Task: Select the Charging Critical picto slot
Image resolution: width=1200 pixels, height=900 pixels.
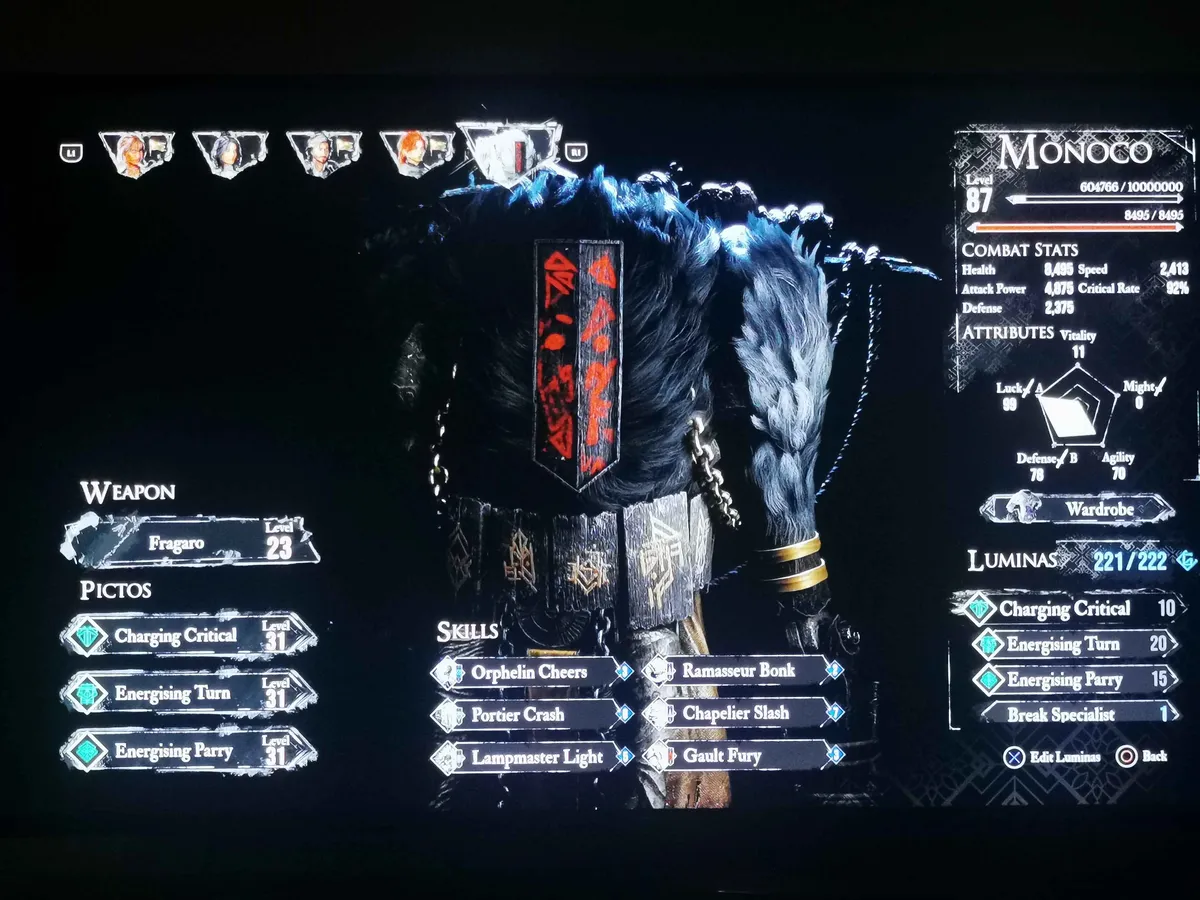Action: pyautogui.click(x=190, y=636)
